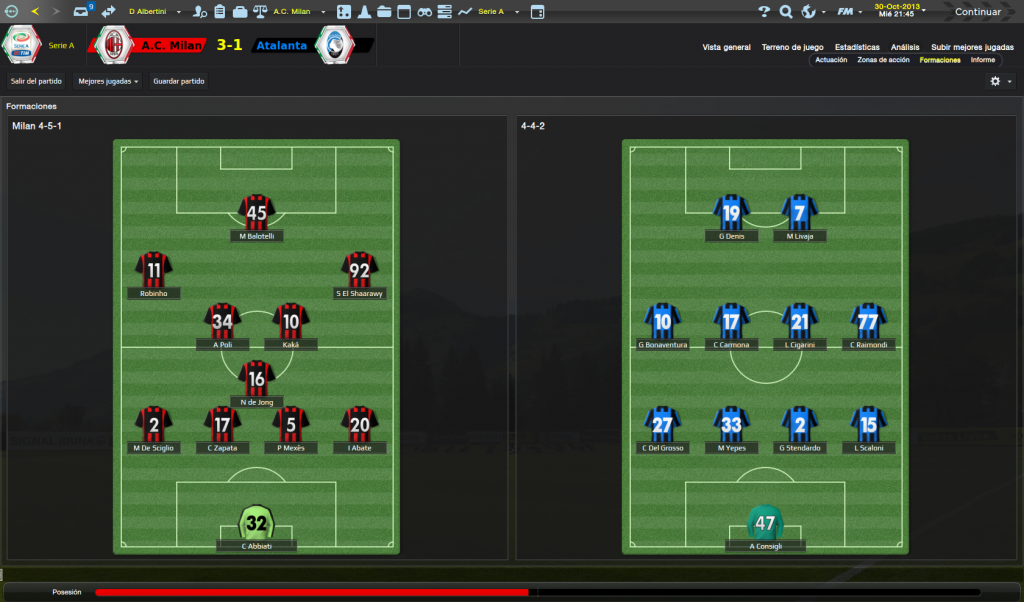Click the magnifying glass search icon
The width and height of the screenshot is (1024, 602).
click(x=786, y=12)
